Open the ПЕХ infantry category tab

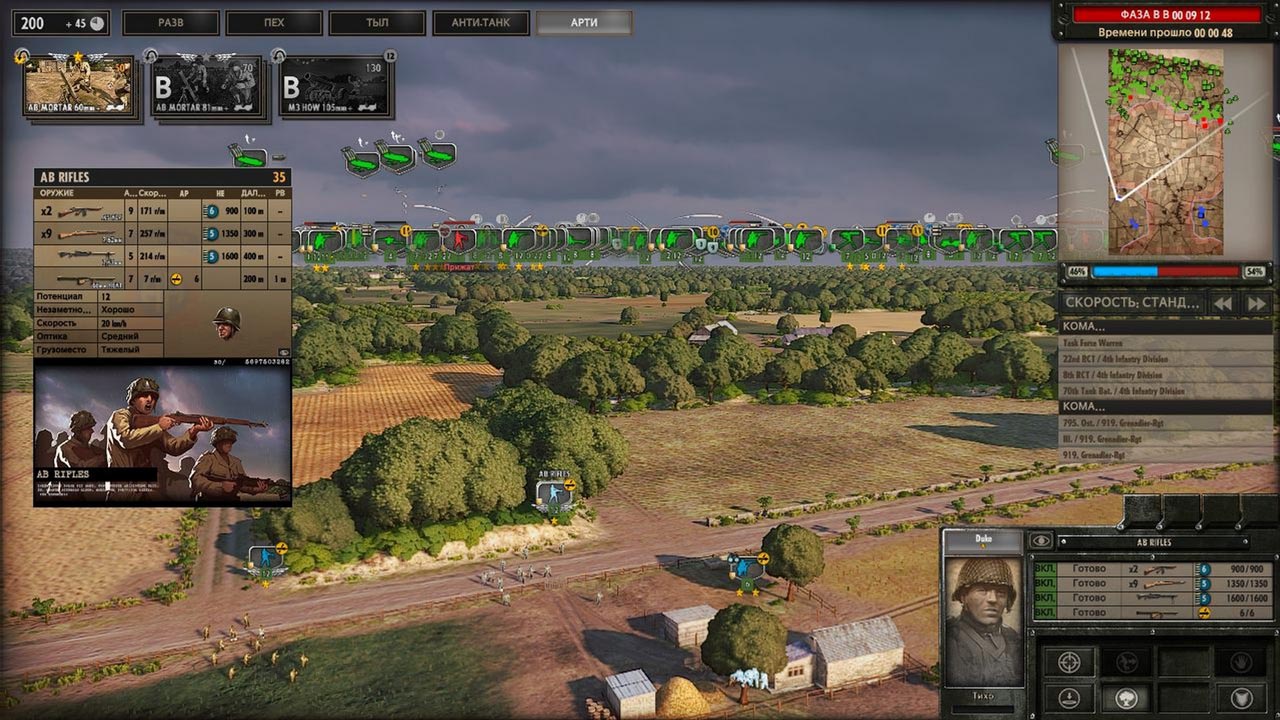pos(274,23)
